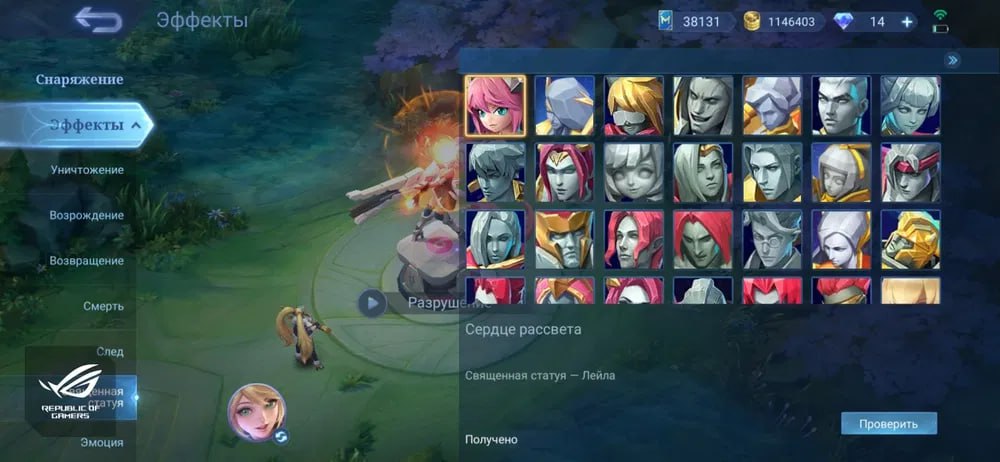Select the pink-haired Layla statue thumbnail

495,105
